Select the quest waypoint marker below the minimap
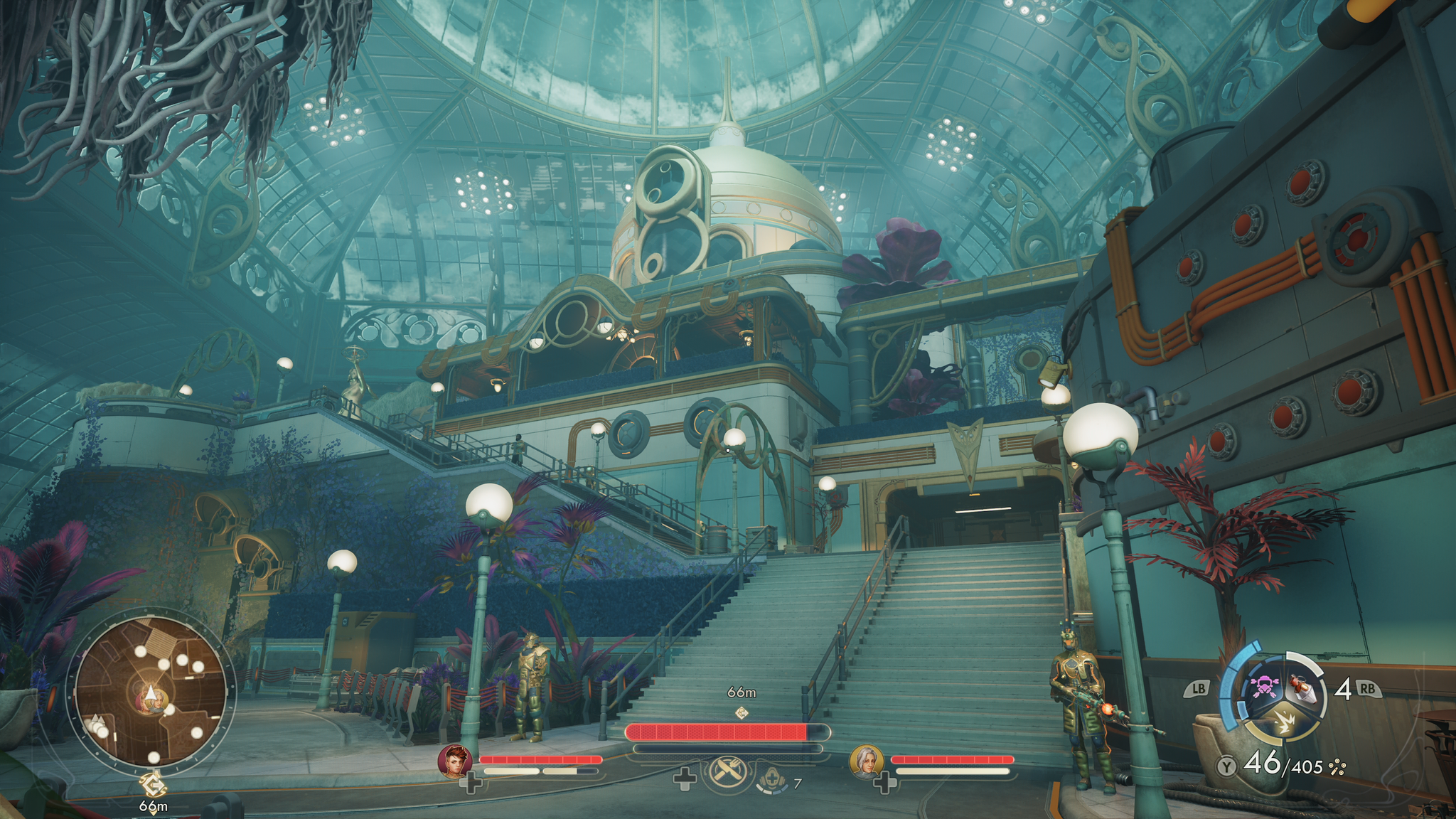Image resolution: width=1456 pixels, height=819 pixels. click(x=152, y=785)
